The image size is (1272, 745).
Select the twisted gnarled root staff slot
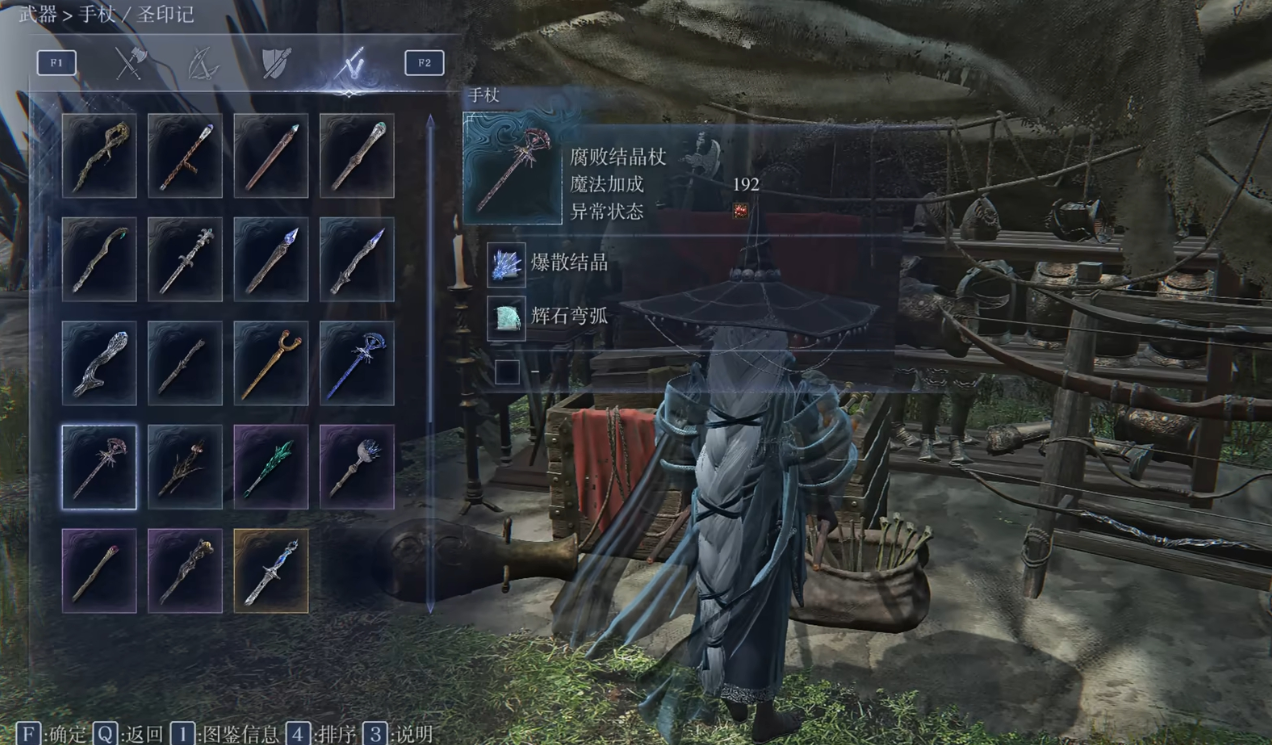[99, 155]
